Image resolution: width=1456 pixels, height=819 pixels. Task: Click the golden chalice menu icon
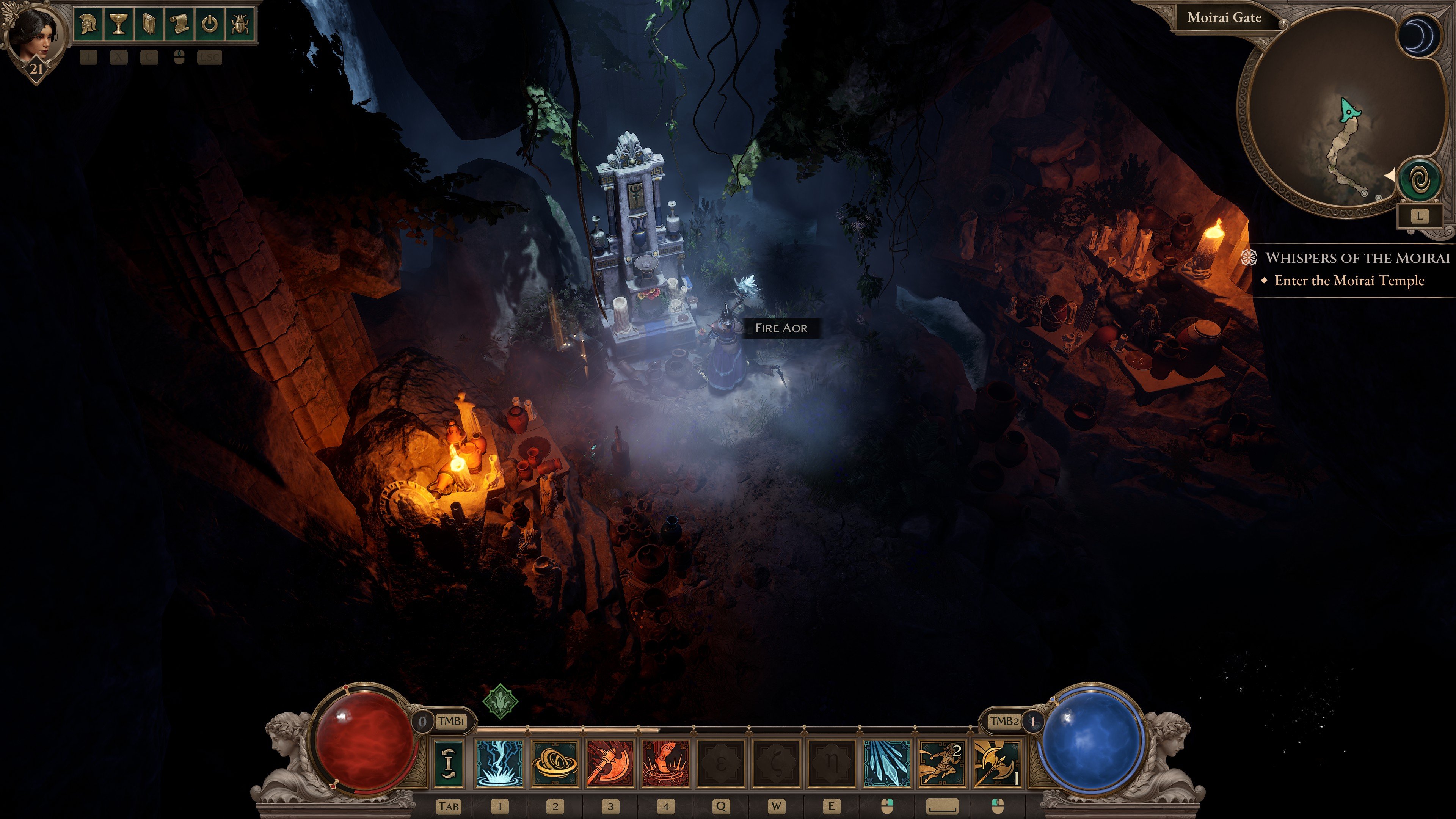point(118,24)
